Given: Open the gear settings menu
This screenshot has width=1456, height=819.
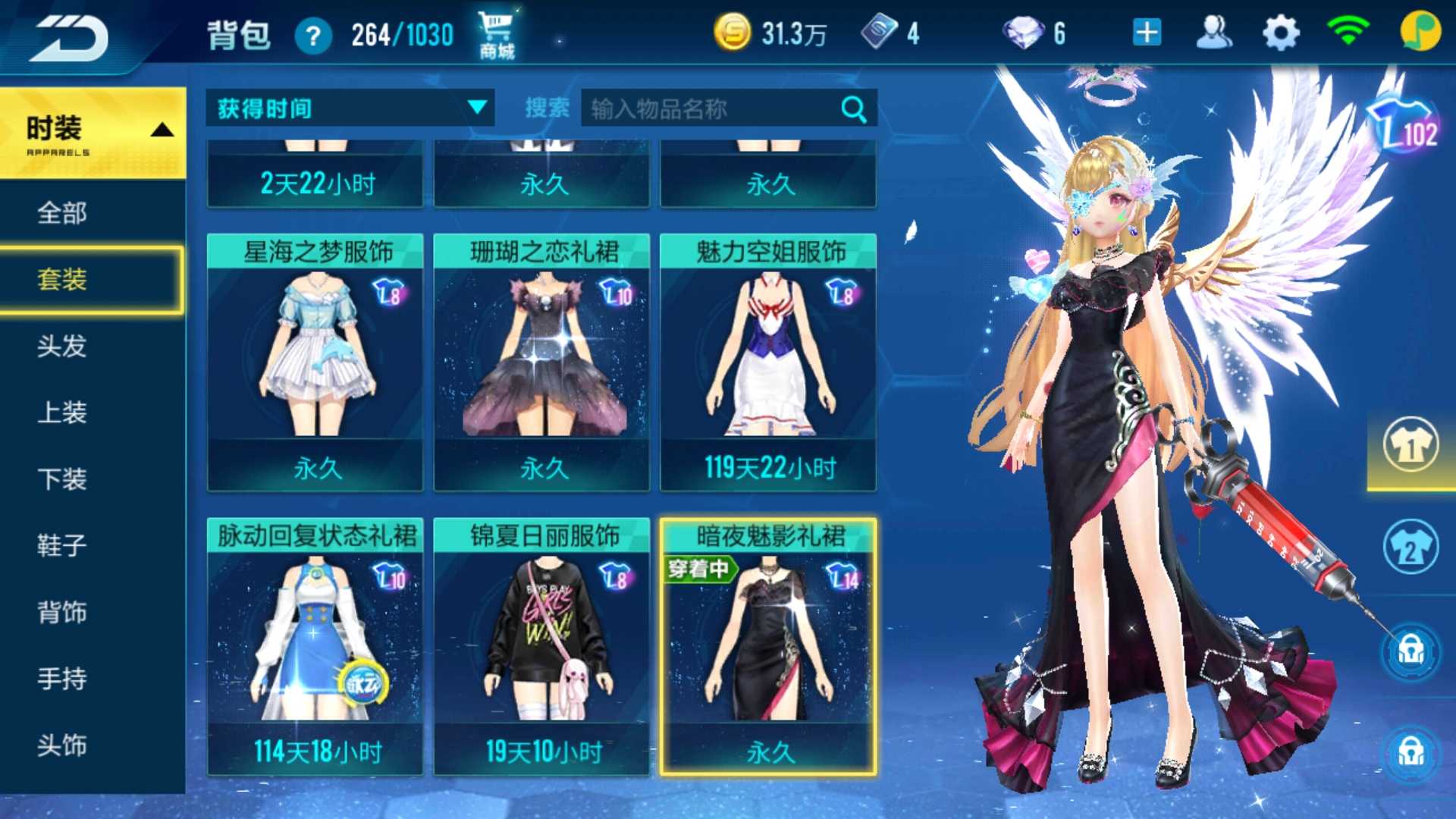Looking at the screenshot, I should [1281, 33].
